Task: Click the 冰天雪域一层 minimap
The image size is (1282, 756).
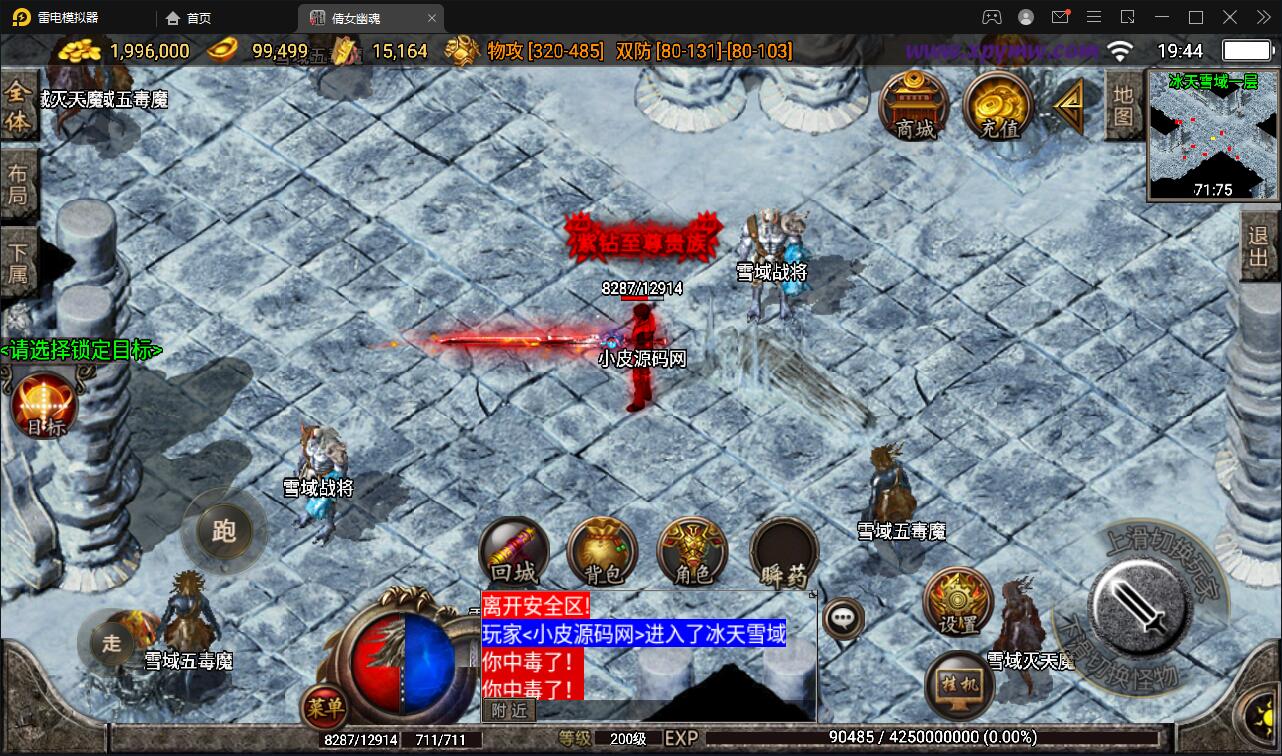Action: click(x=1210, y=135)
